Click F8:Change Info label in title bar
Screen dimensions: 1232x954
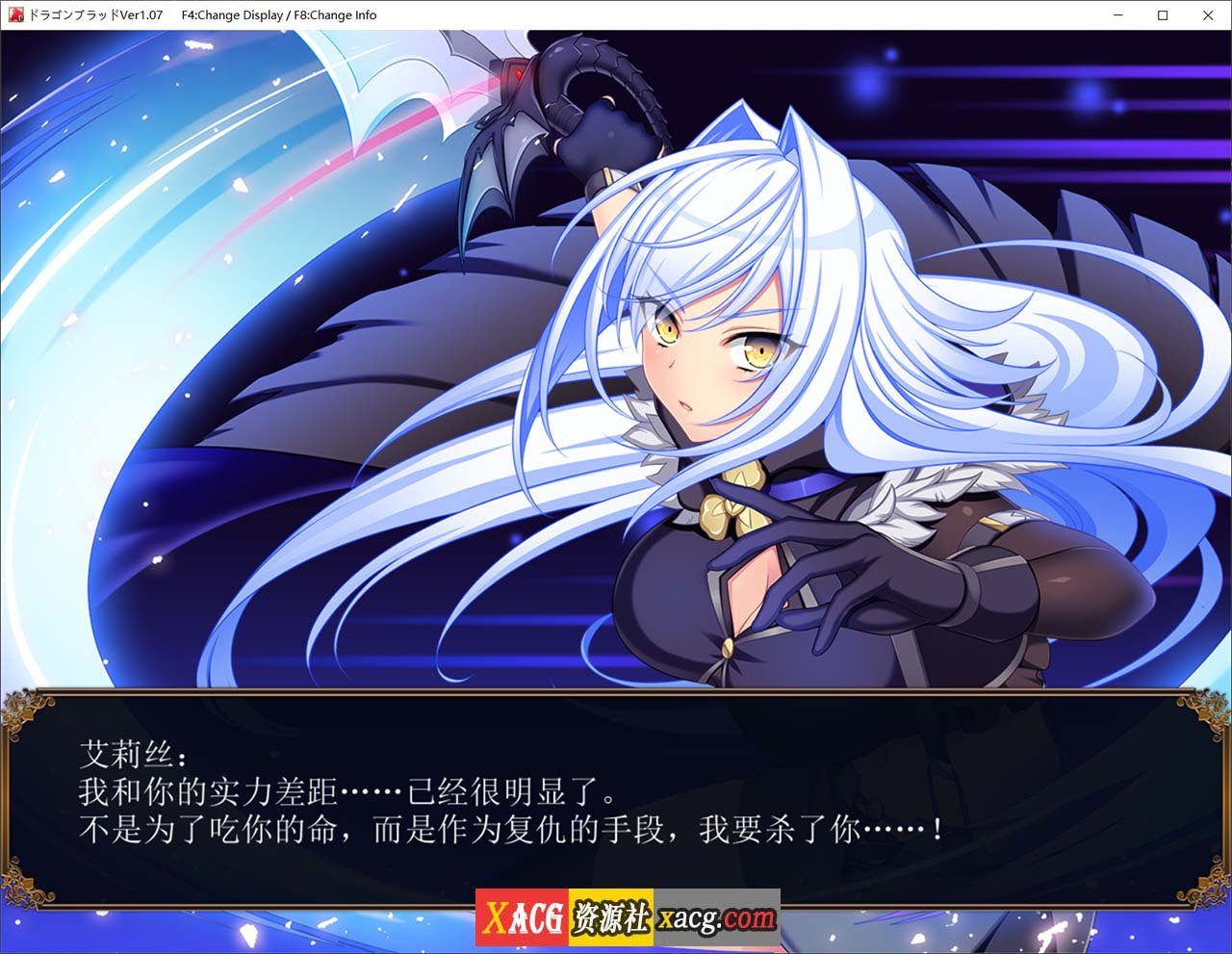tap(335, 14)
